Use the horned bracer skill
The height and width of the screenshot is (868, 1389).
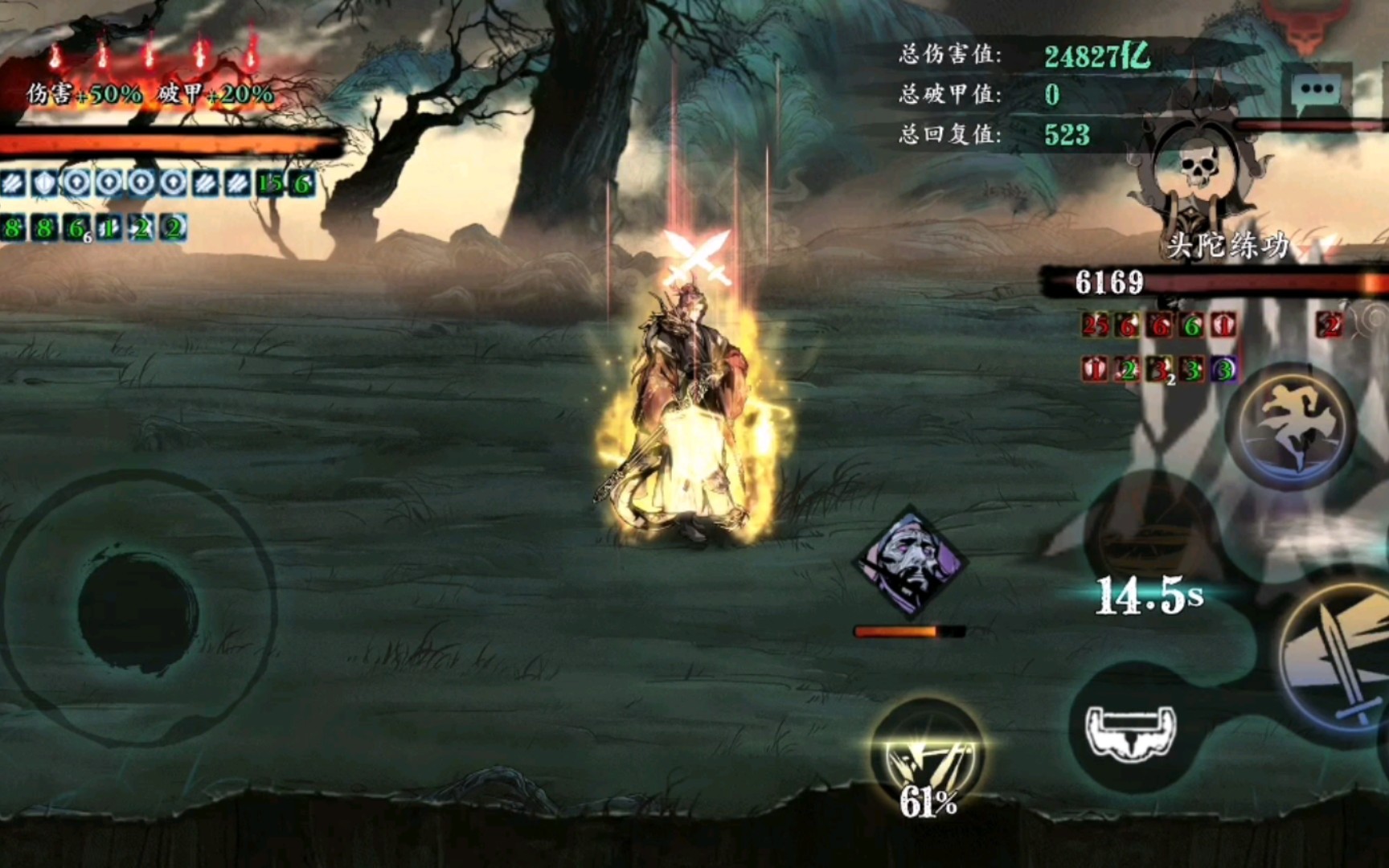coord(1131,729)
